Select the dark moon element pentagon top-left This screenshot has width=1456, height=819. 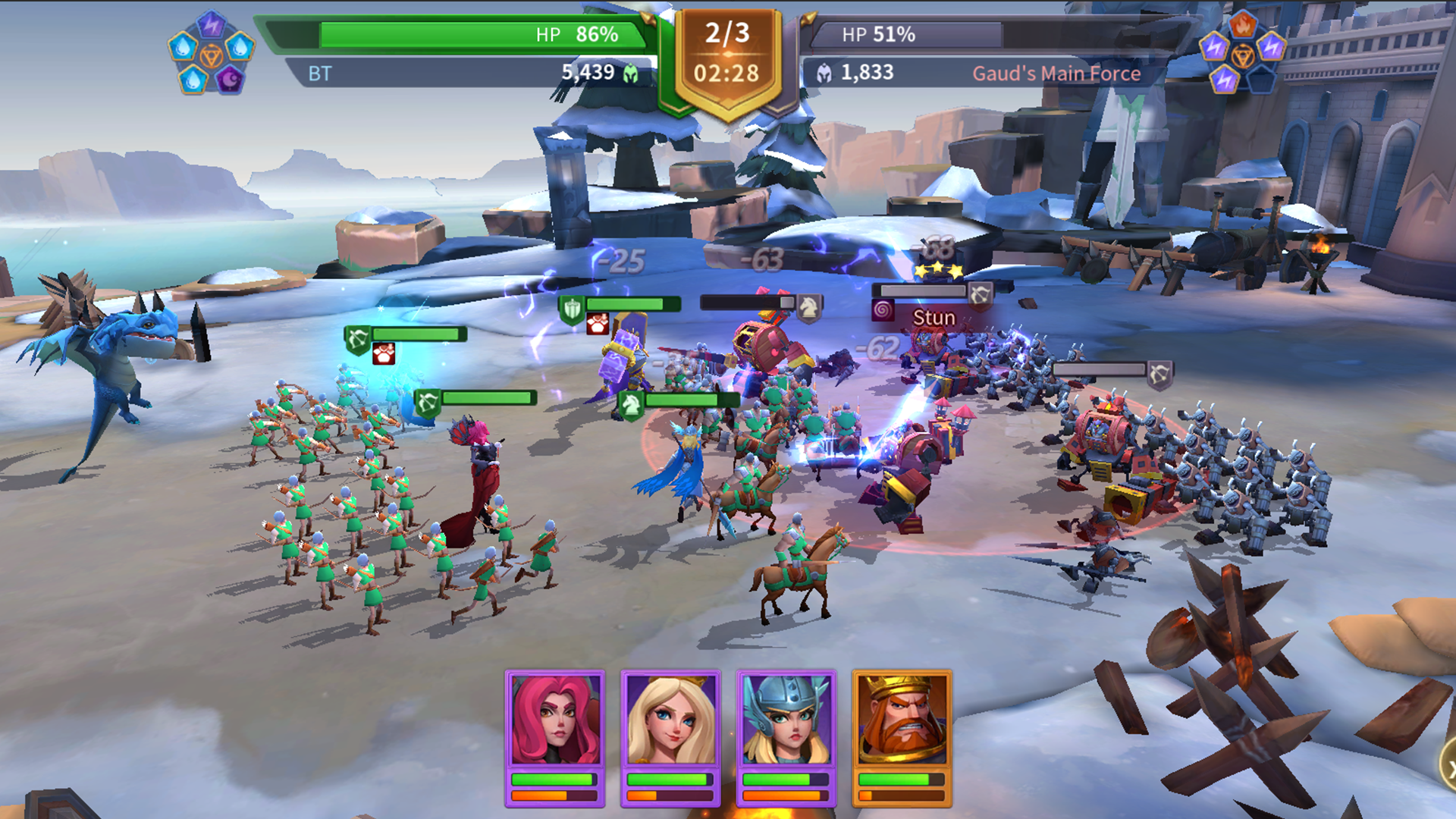230,80
